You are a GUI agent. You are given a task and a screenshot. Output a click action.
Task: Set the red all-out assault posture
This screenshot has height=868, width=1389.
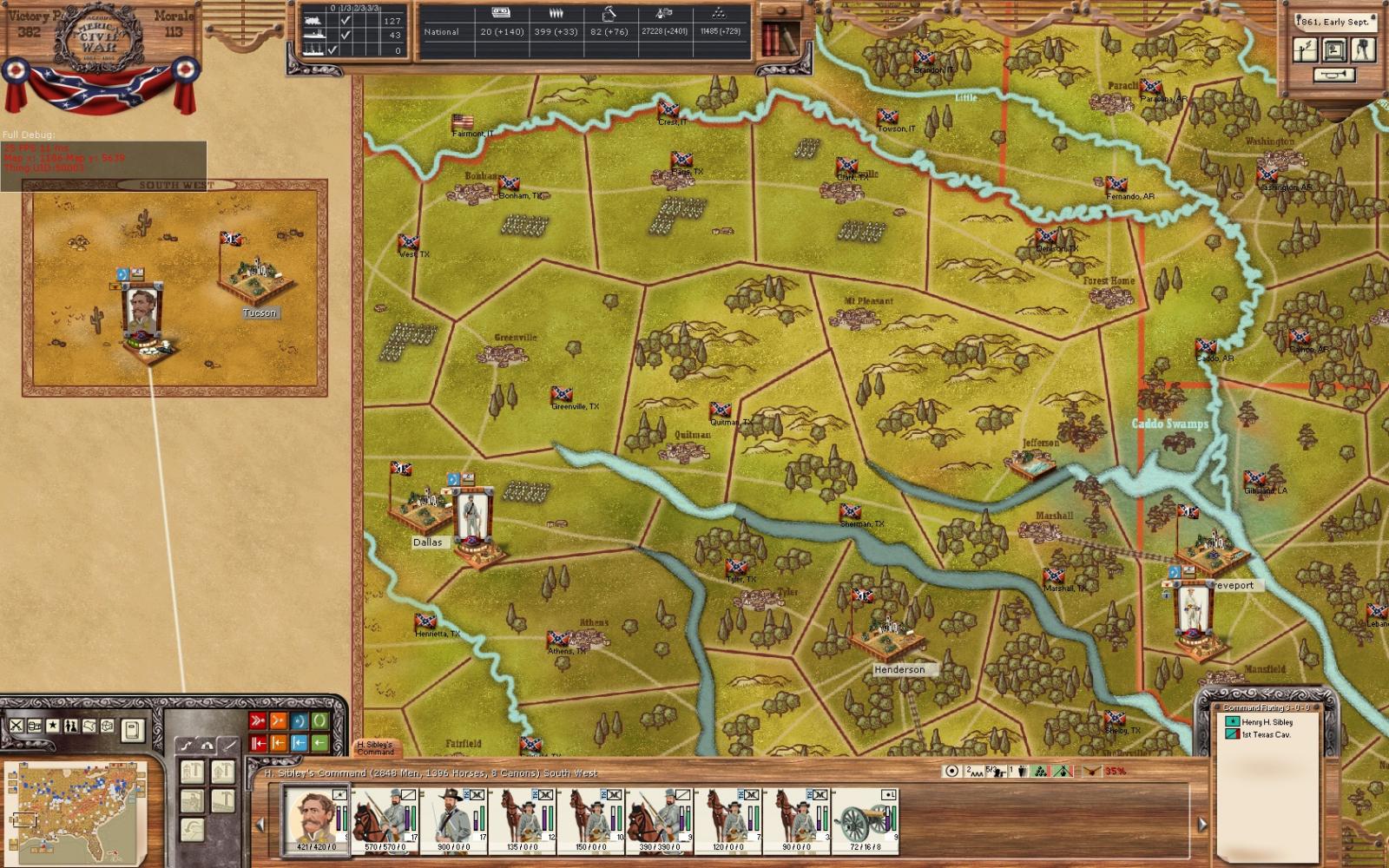(x=259, y=720)
